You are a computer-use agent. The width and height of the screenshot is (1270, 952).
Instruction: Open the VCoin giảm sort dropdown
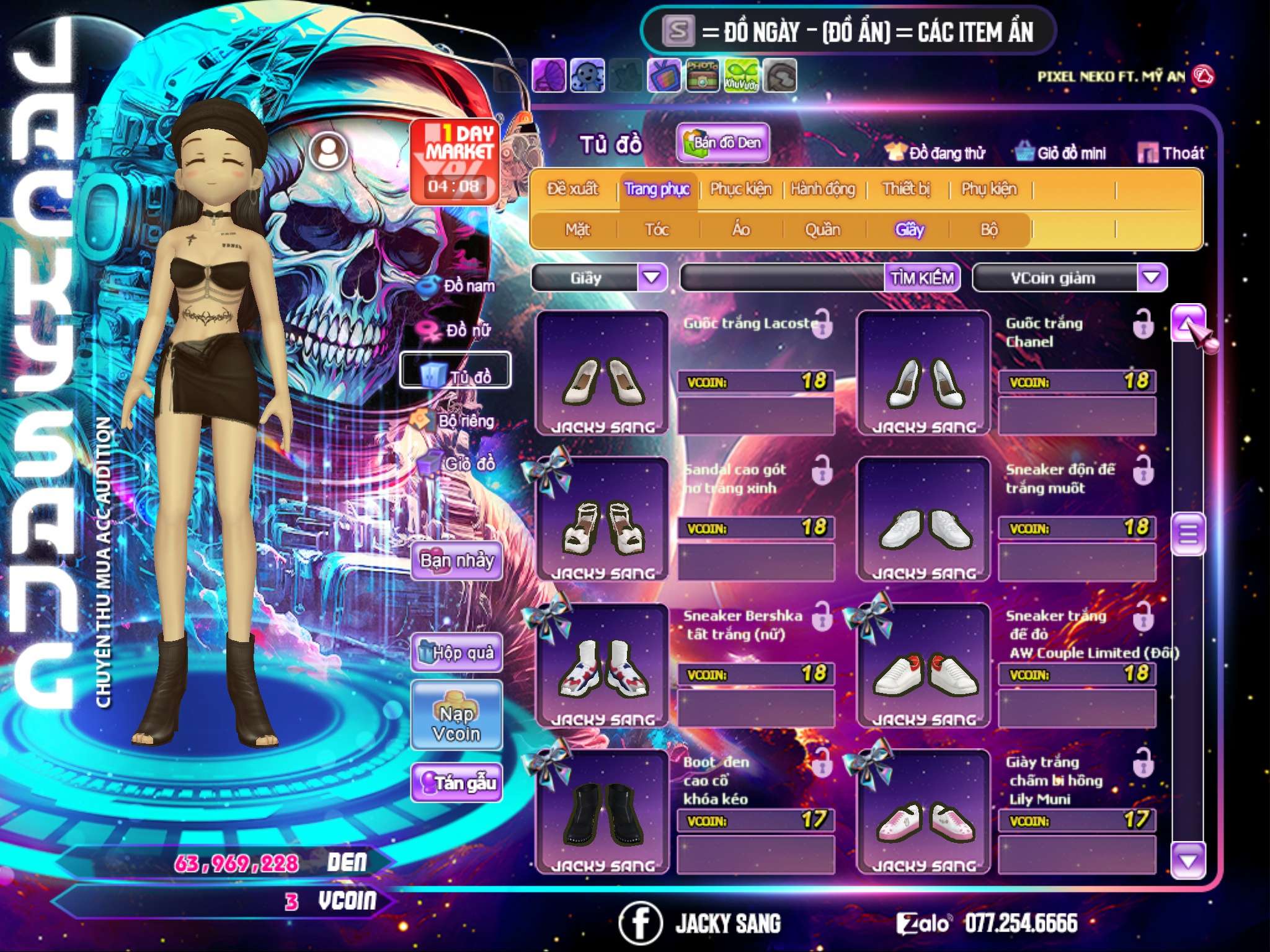(1152, 277)
